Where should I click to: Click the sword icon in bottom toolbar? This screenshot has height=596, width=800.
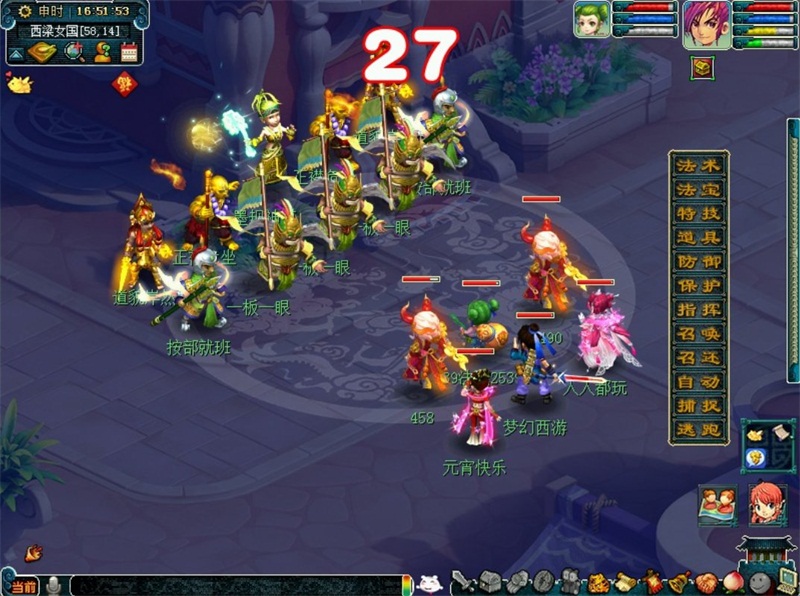pos(463,581)
